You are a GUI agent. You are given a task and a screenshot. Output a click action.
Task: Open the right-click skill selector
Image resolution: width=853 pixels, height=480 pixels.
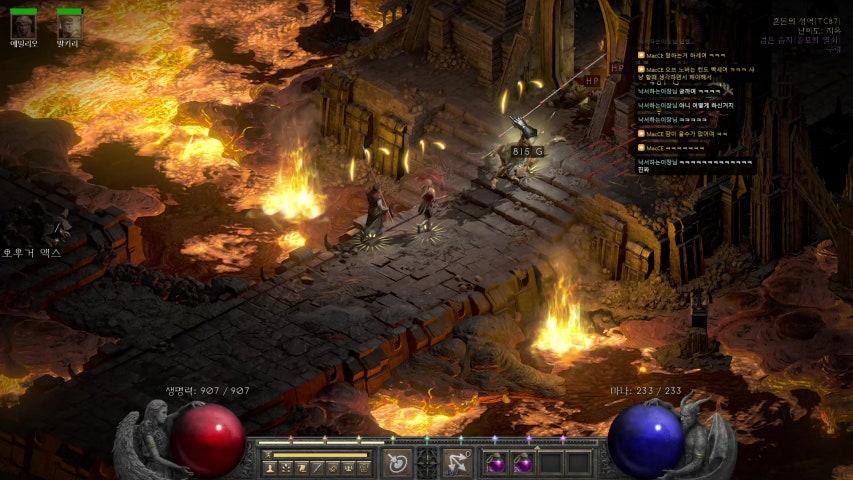click(x=458, y=462)
